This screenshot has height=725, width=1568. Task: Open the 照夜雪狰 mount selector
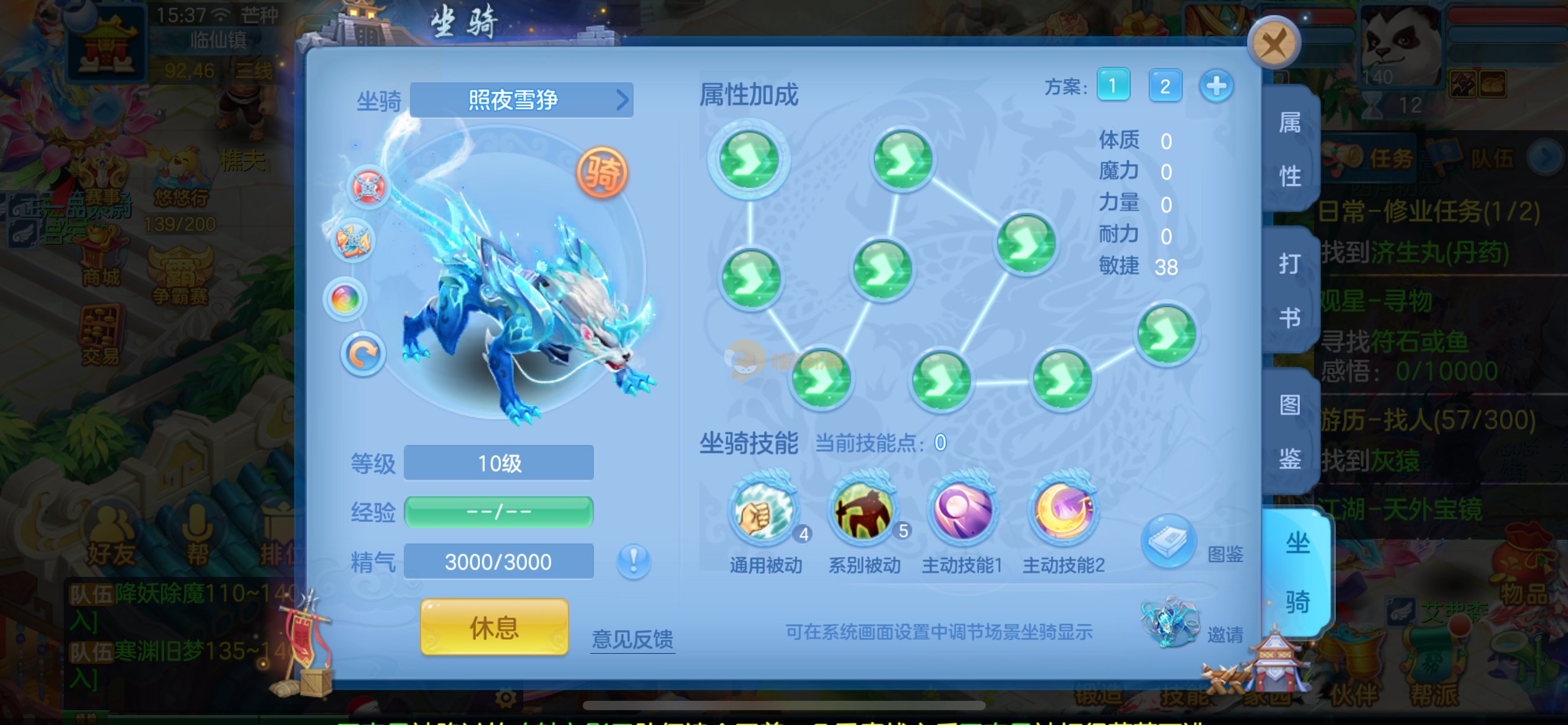[x=521, y=100]
